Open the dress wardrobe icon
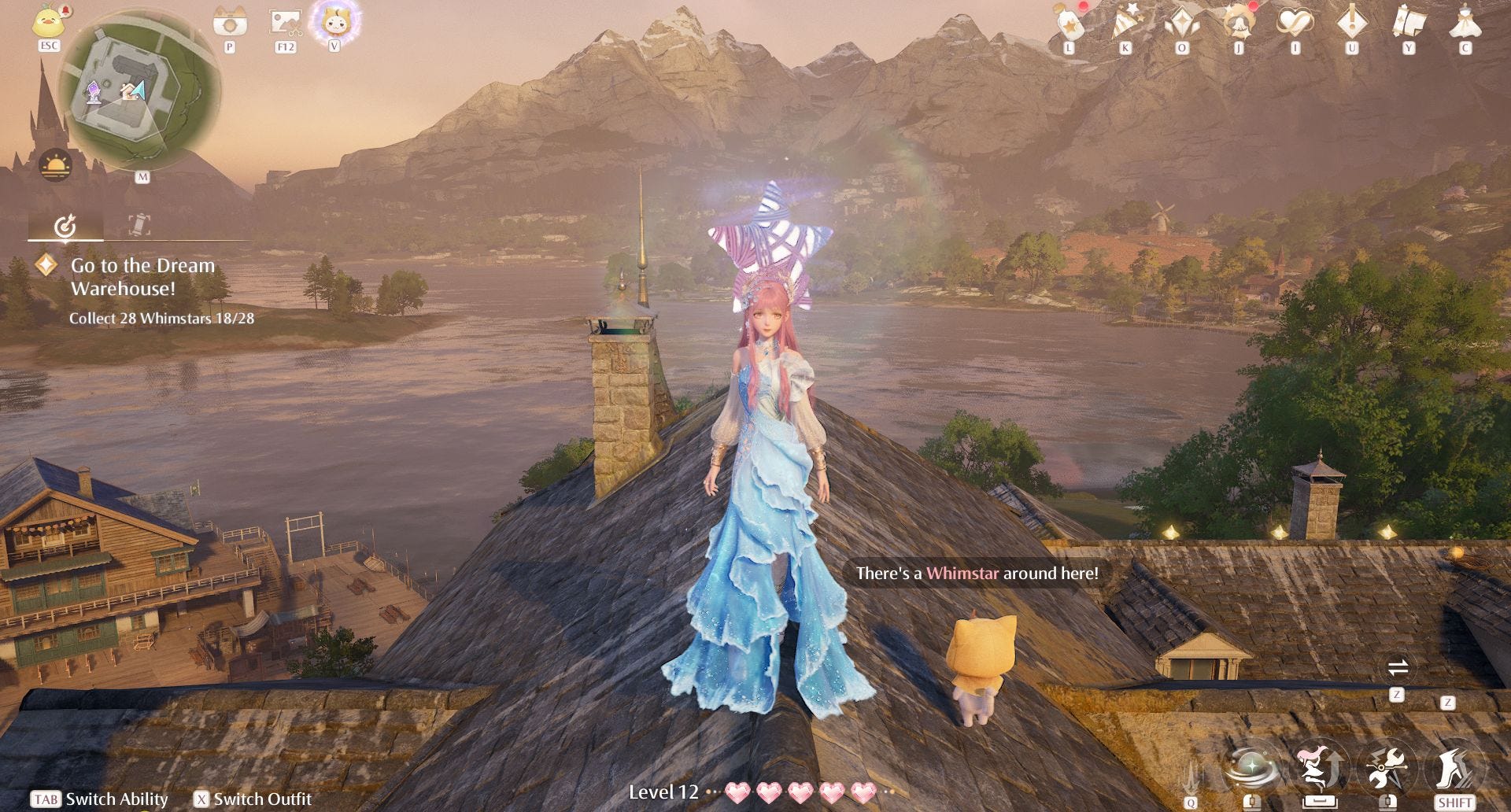Viewport: 1511px width, 812px height. coord(1465,22)
